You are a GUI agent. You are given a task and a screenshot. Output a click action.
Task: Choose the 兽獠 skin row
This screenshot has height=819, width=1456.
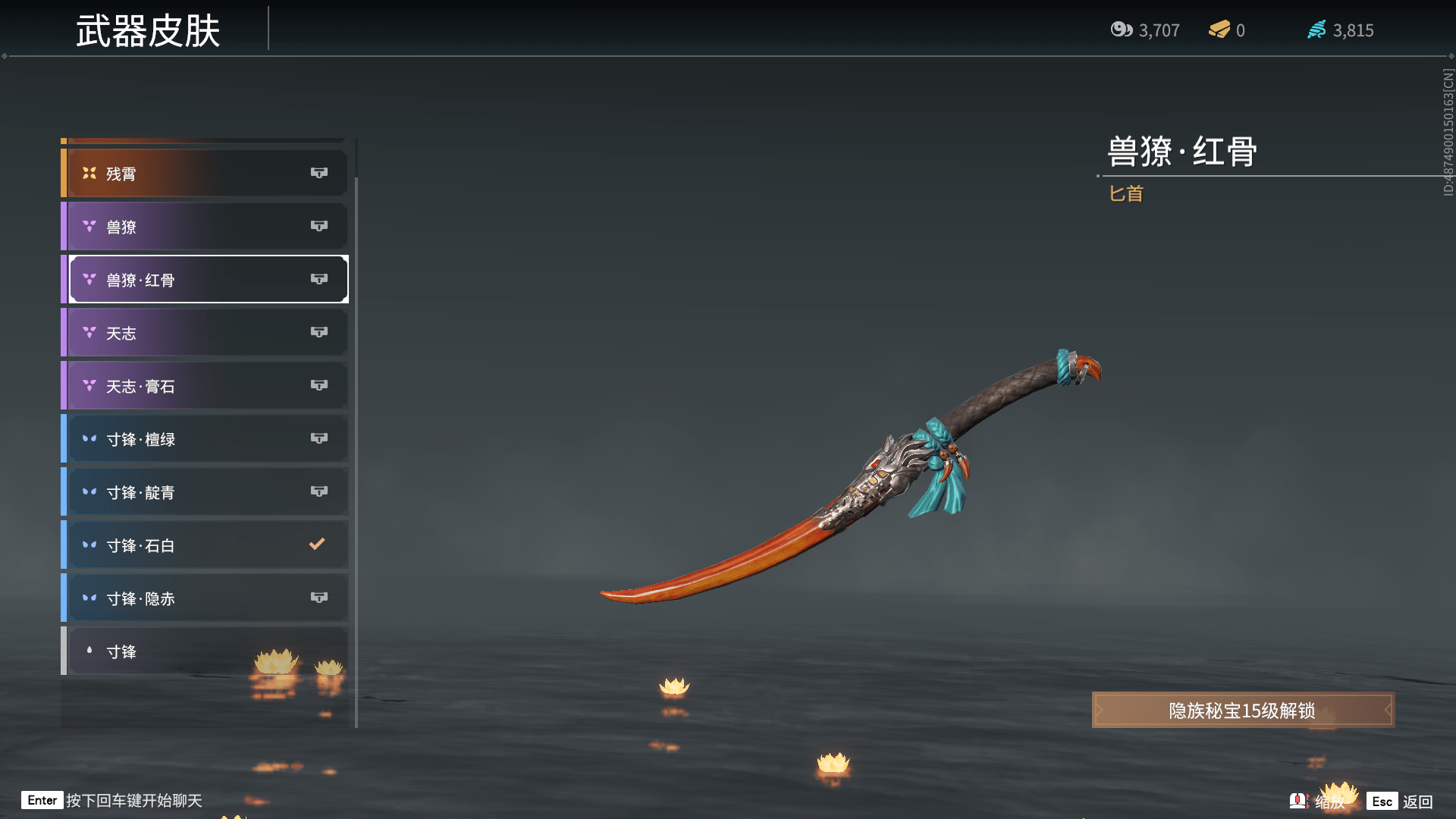tap(205, 227)
